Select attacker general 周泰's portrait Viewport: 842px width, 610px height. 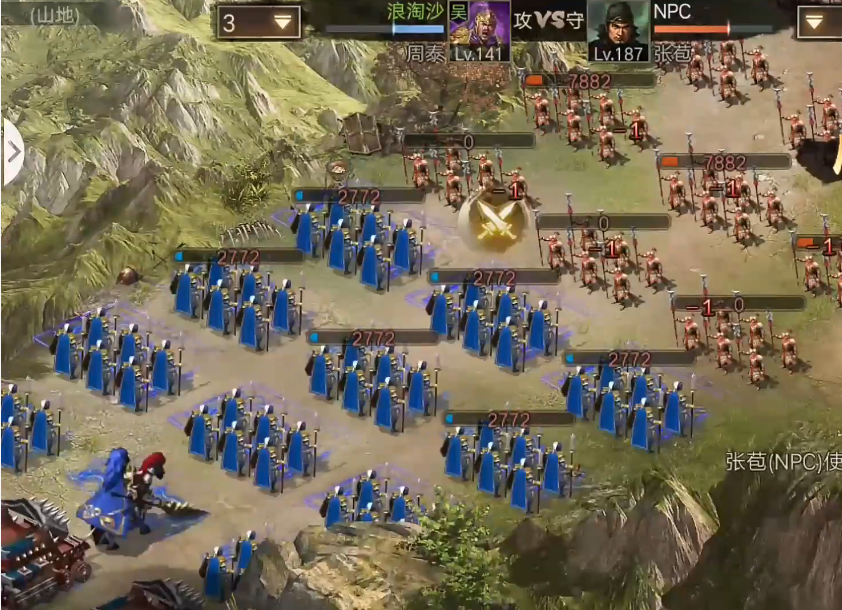click(x=480, y=30)
